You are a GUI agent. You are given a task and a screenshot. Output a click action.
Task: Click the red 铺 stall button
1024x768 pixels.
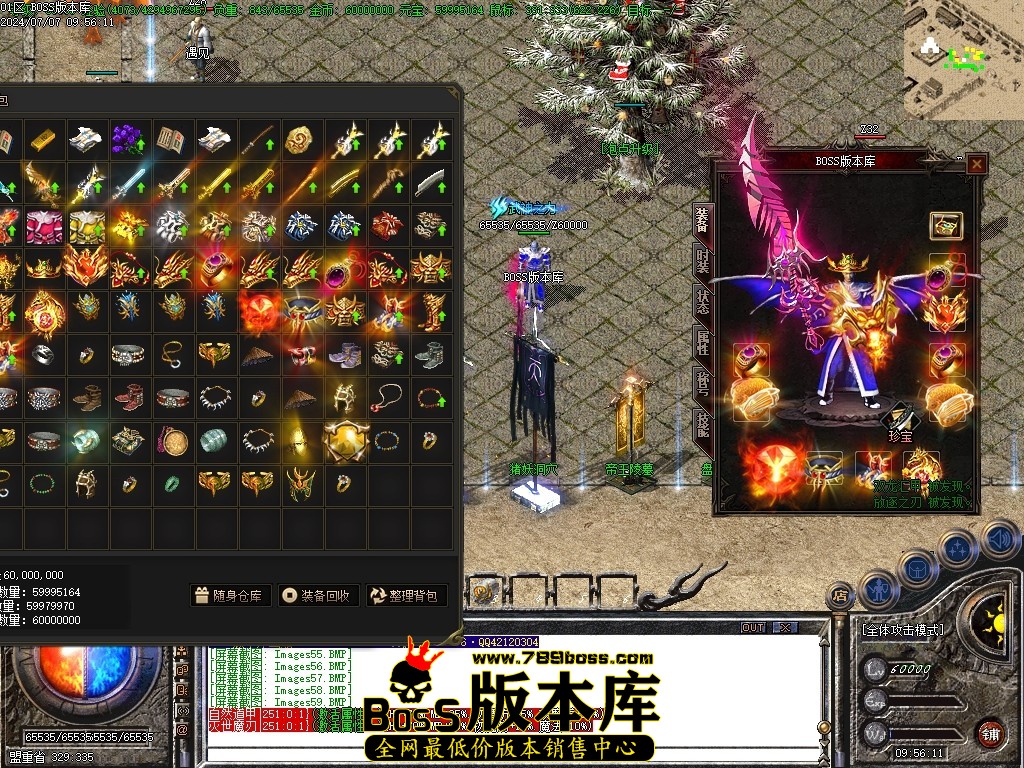coord(990,733)
